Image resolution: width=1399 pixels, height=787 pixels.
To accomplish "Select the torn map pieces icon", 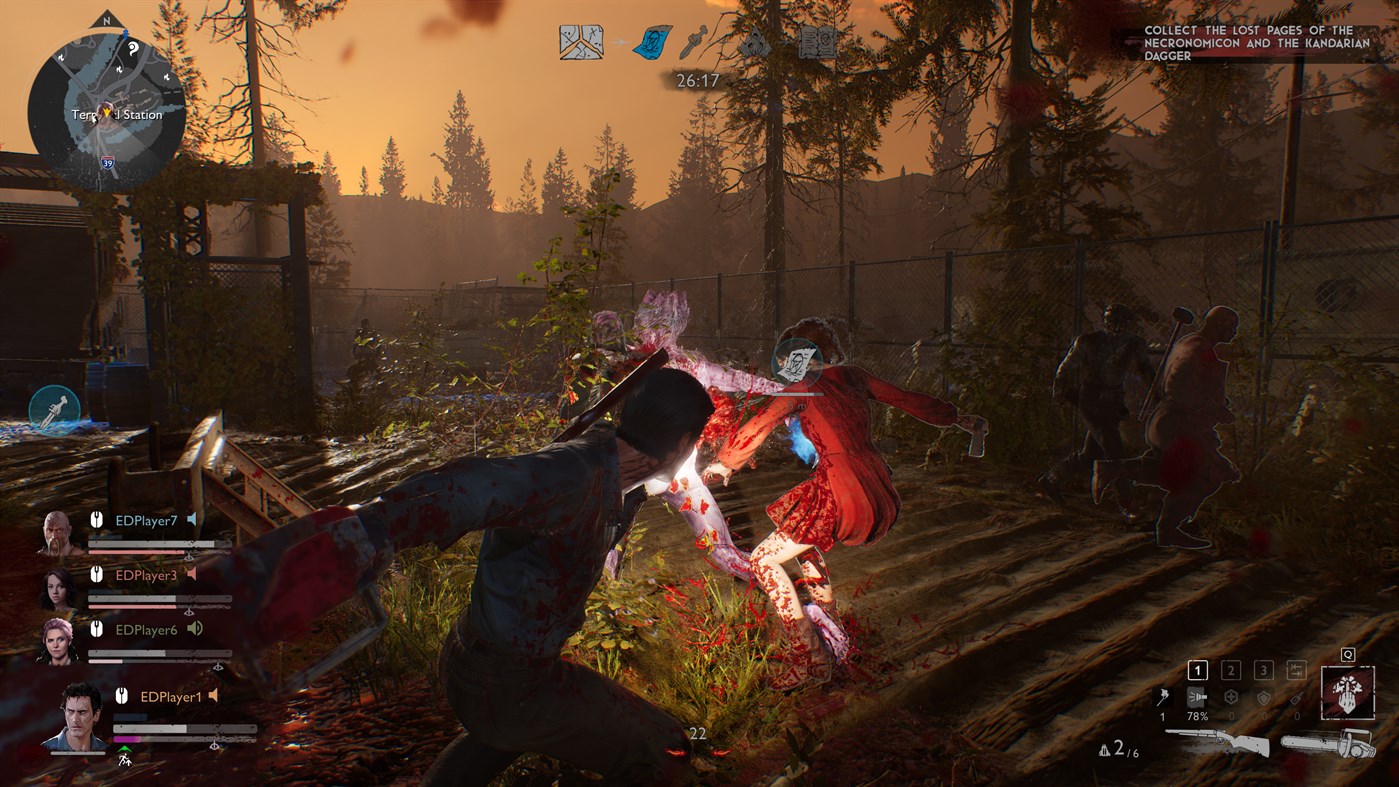I will [x=579, y=41].
